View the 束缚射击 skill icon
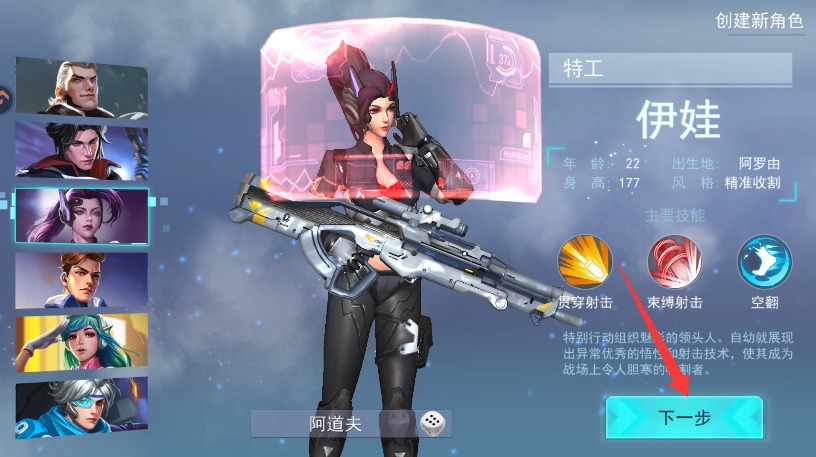 click(675, 262)
